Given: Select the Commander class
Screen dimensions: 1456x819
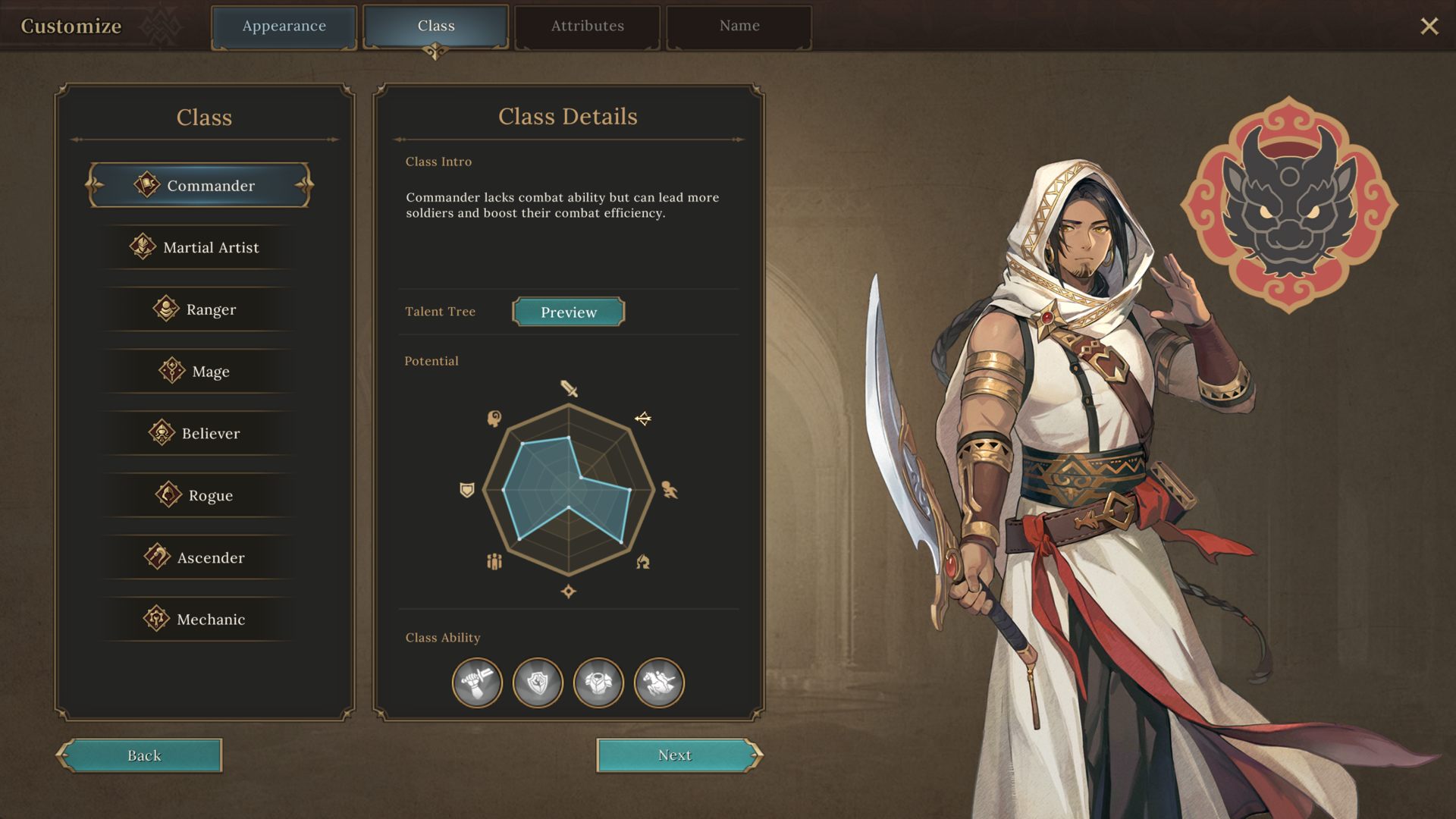Looking at the screenshot, I should [x=200, y=186].
